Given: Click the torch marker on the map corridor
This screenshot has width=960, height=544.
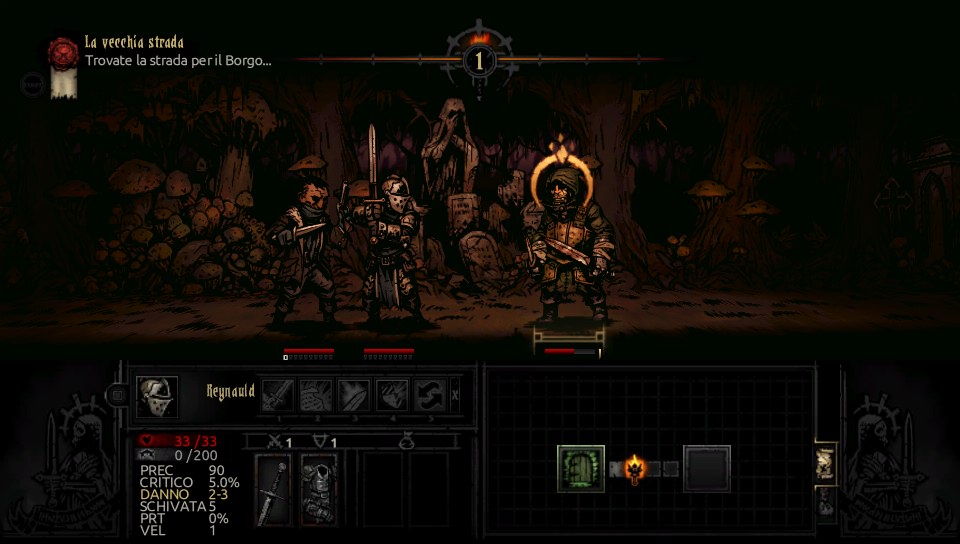Looking at the screenshot, I should coord(633,467).
